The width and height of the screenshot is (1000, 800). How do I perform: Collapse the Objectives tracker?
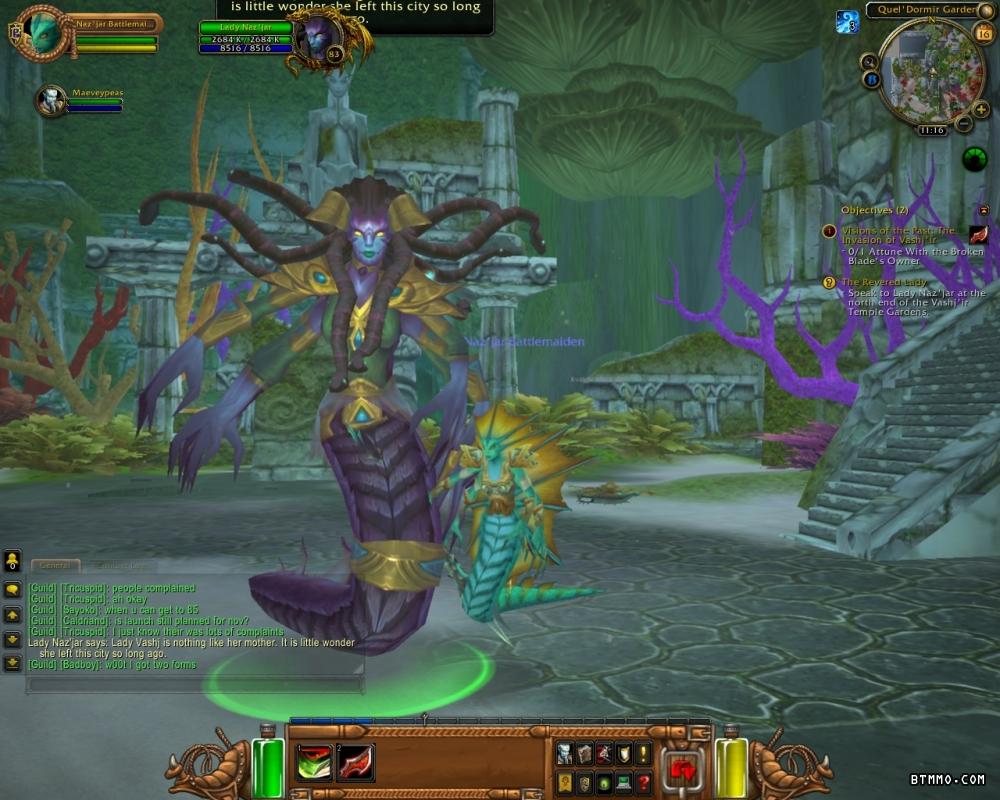[x=983, y=210]
